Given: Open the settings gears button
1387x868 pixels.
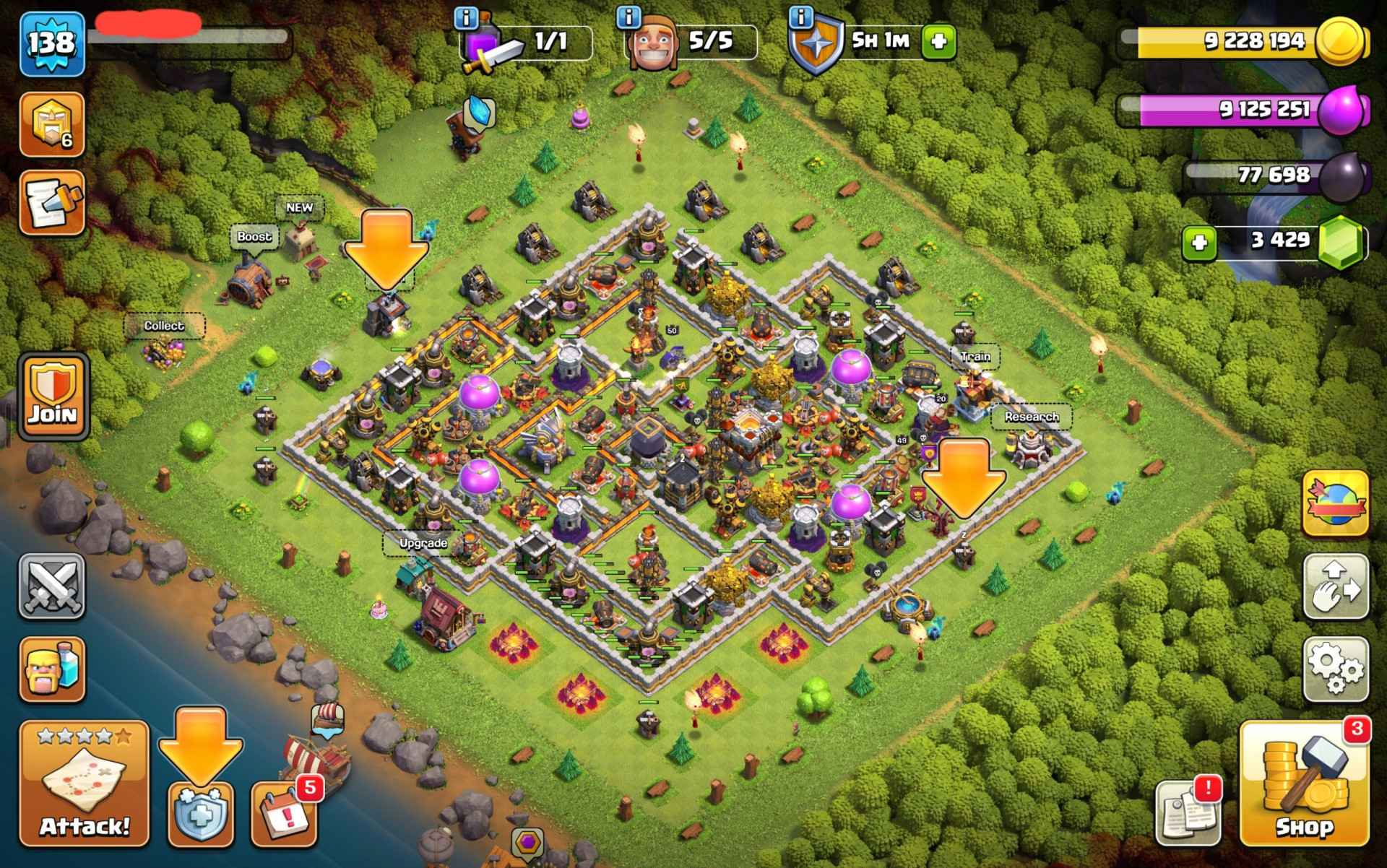Looking at the screenshot, I should [1336, 669].
